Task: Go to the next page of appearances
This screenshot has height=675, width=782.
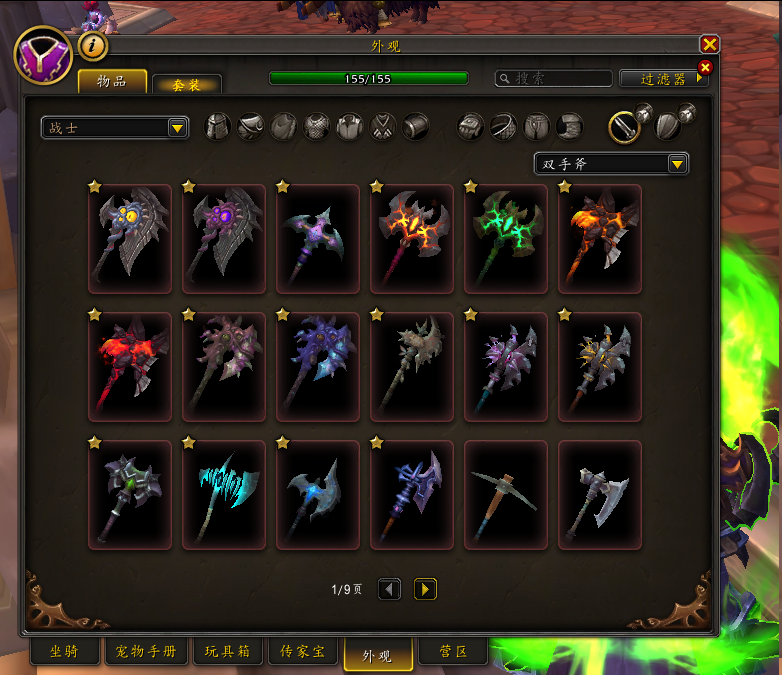Action: click(425, 590)
